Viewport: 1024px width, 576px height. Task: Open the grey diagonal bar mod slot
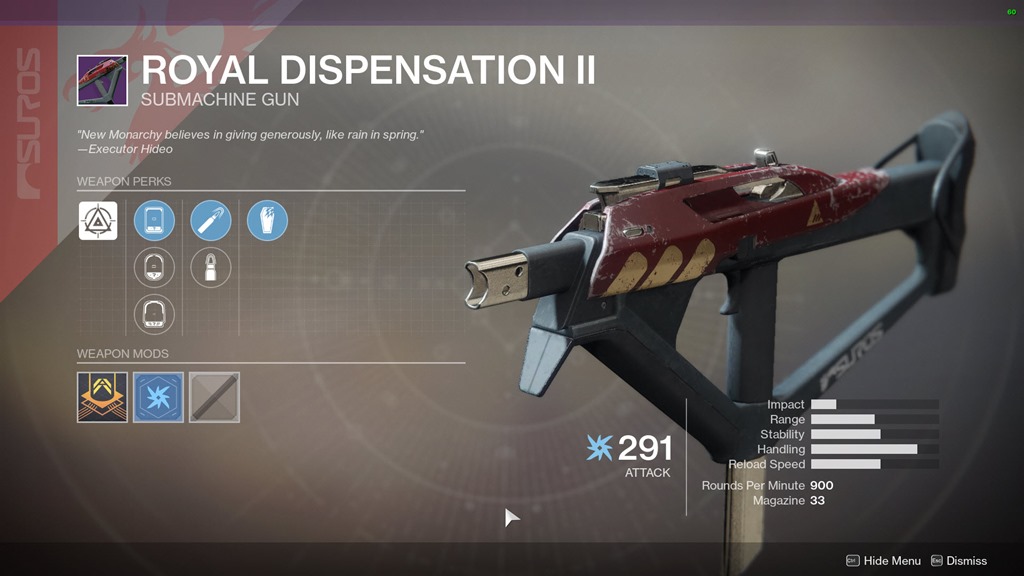[x=214, y=397]
